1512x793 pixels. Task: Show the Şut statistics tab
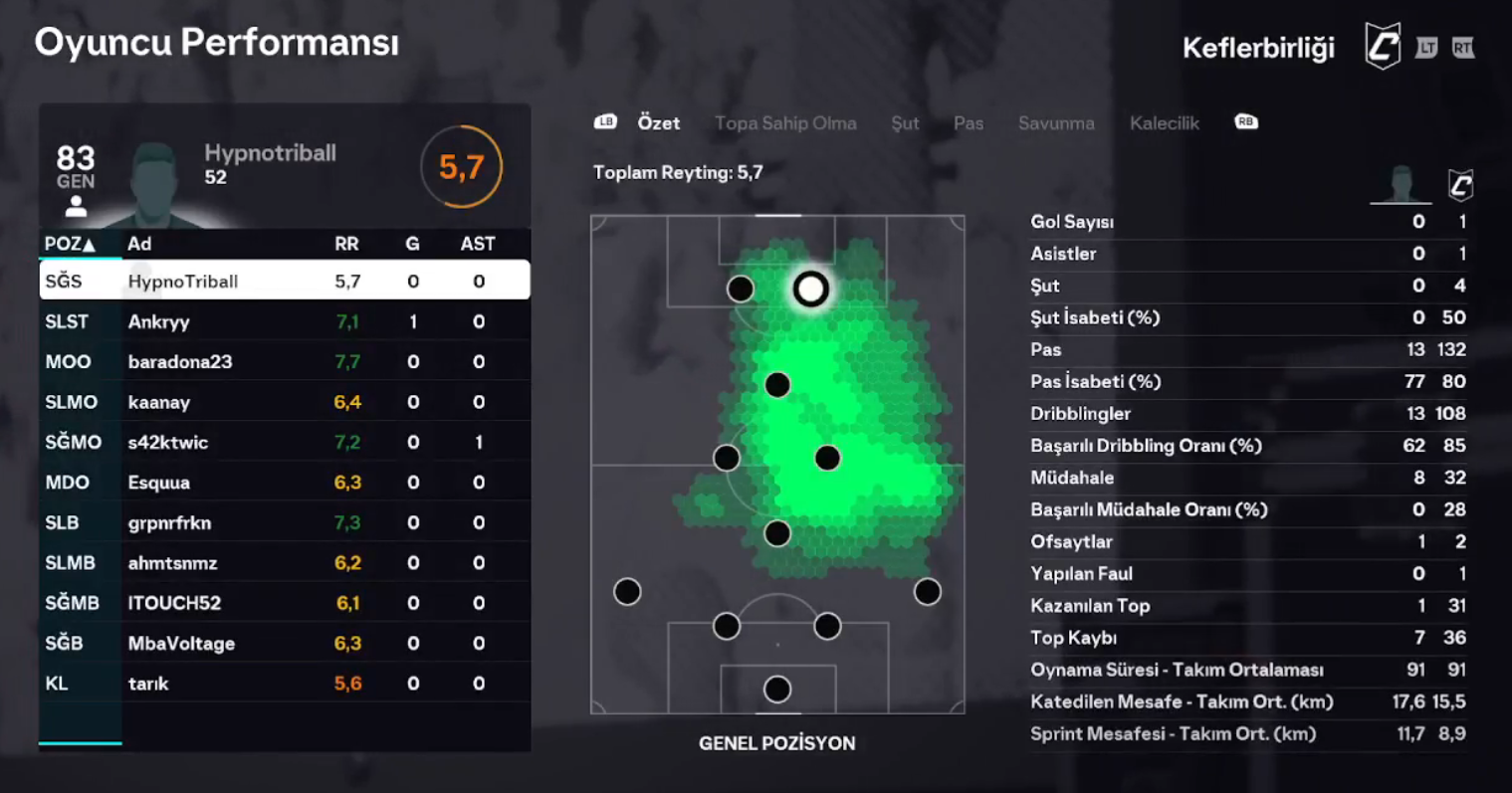[904, 123]
